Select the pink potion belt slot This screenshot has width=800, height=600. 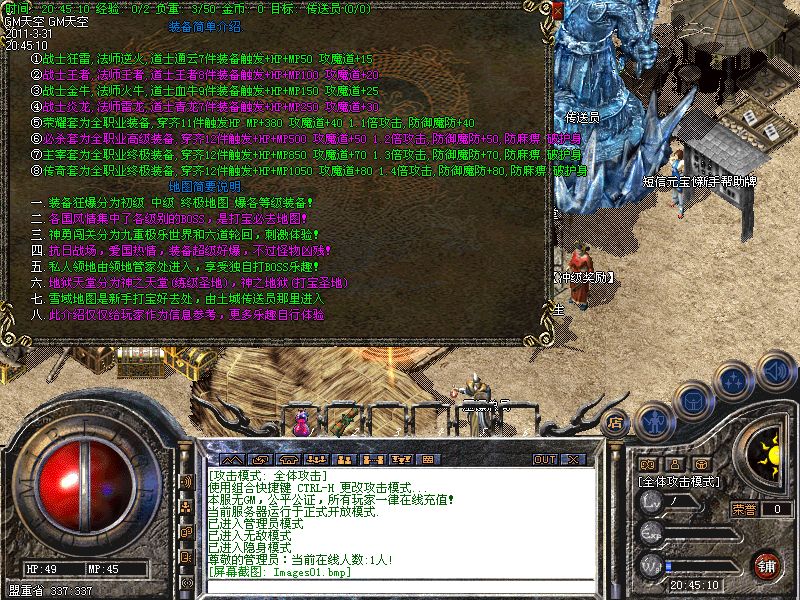tap(300, 422)
